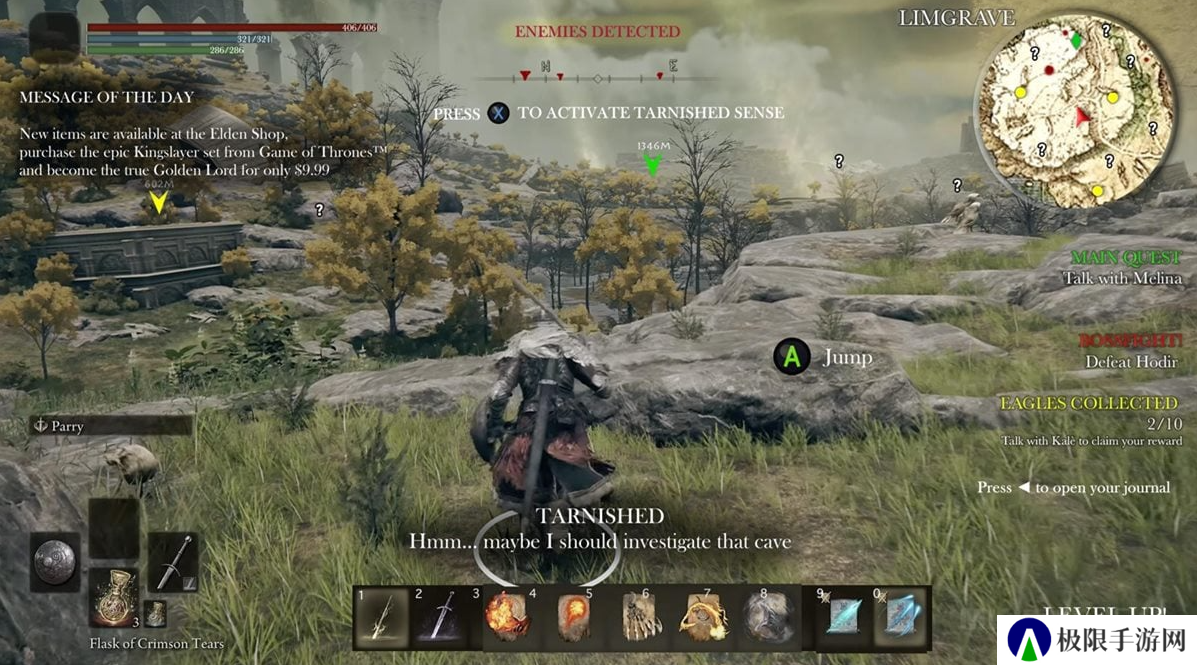Activate the fireball scroll in hotbar

[x=572, y=618]
